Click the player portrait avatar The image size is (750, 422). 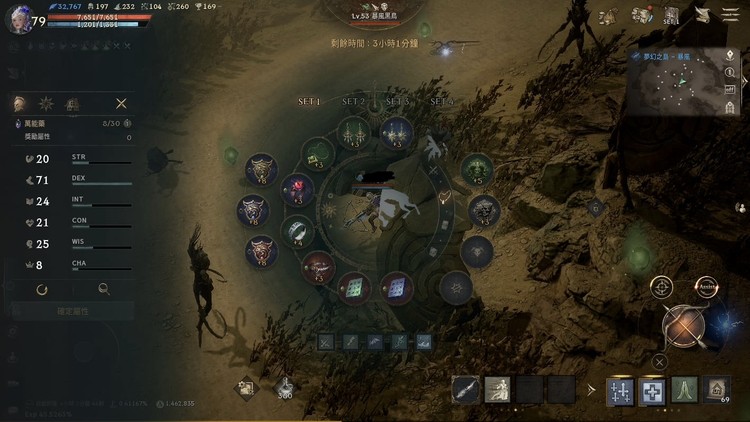point(18,22)
